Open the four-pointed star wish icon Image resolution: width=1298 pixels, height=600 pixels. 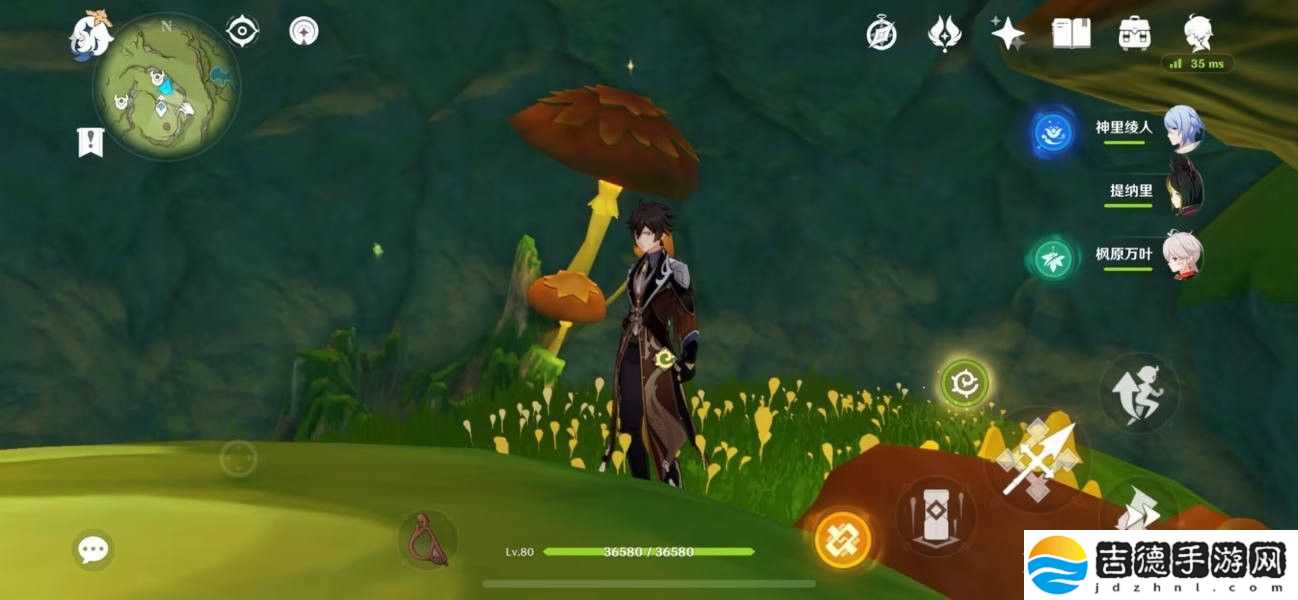1007,34
